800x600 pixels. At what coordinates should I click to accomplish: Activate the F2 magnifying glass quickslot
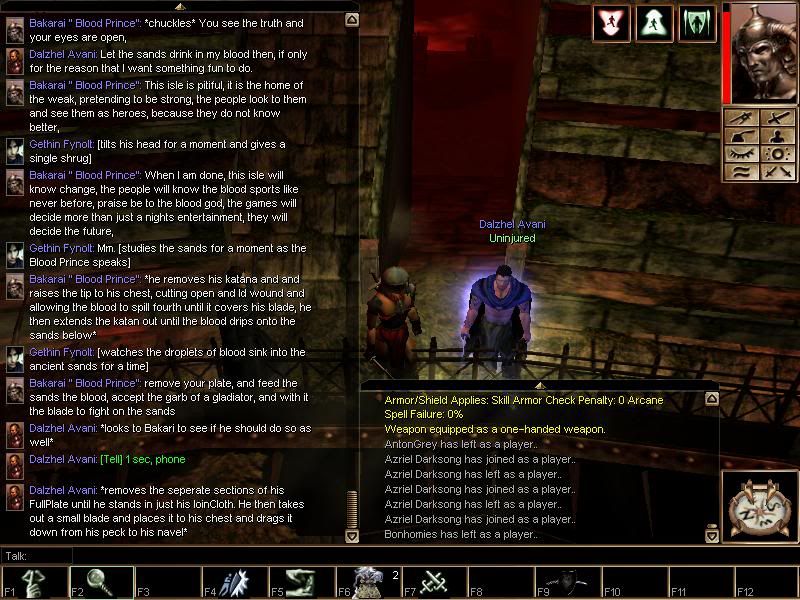(101, 582)
